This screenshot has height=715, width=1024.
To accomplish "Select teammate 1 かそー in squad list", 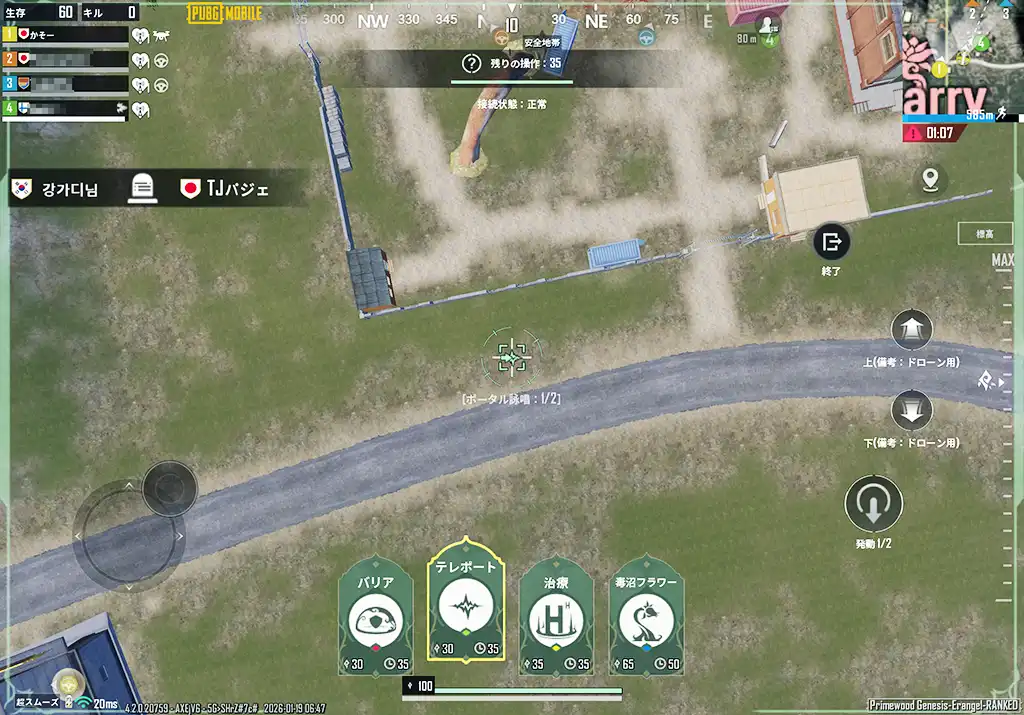I will pyautogui.click(x=68, y=35).
